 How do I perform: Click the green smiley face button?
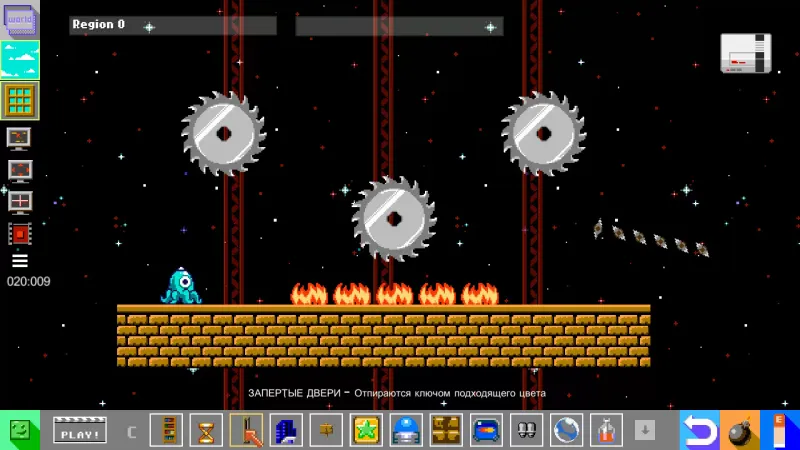coord(20,430)
